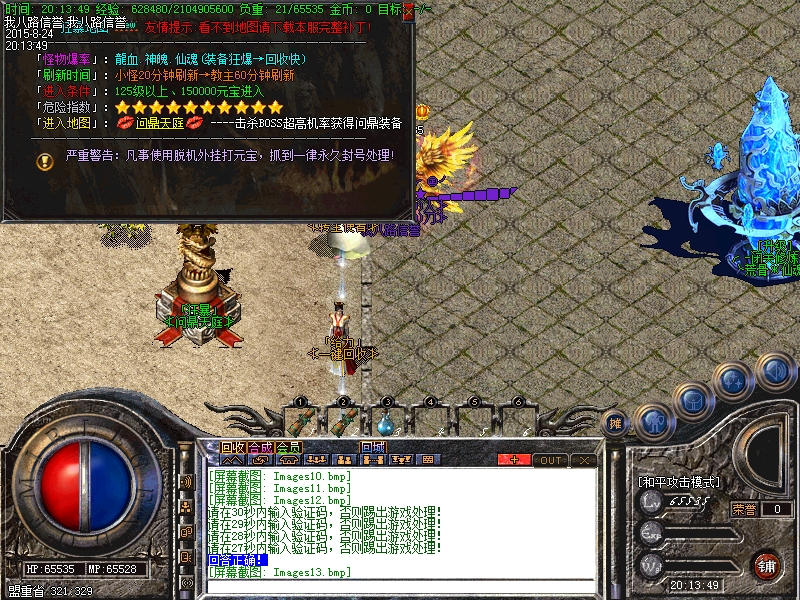This screenshot has width=800, height=600.
Task: Use the blue potion in quick slot 3
Action: (x=386, y=421)
